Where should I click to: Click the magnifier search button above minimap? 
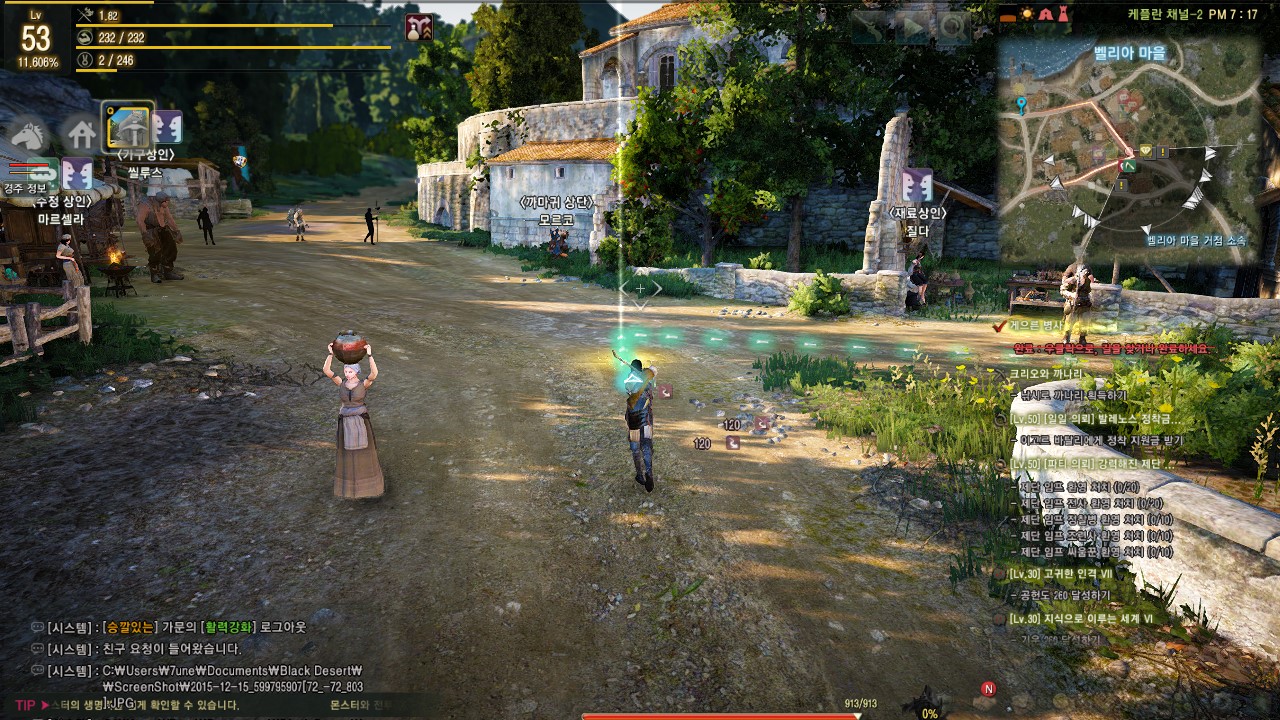point(952,27)
